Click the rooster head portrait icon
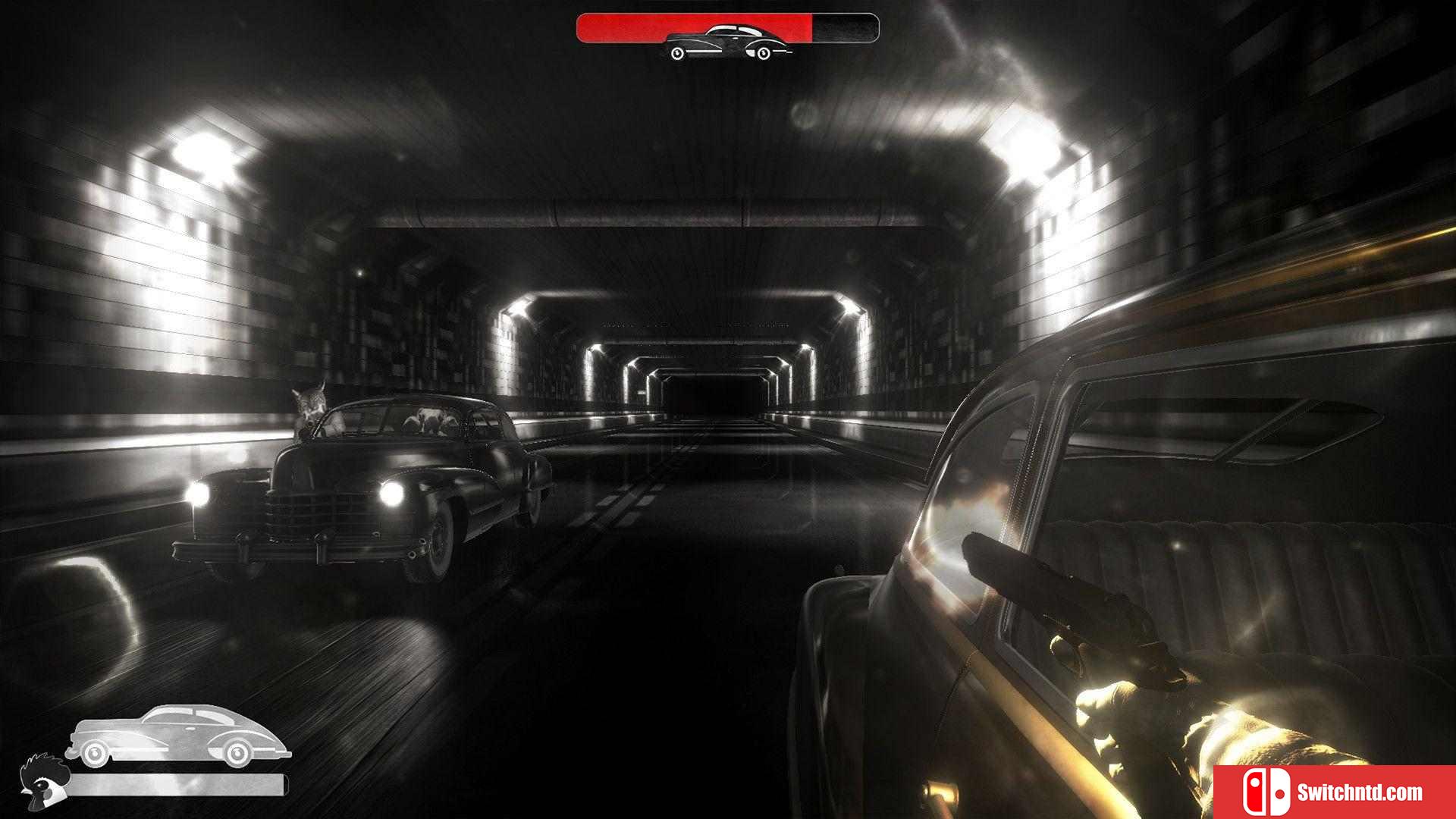 (x=42, y=782)
